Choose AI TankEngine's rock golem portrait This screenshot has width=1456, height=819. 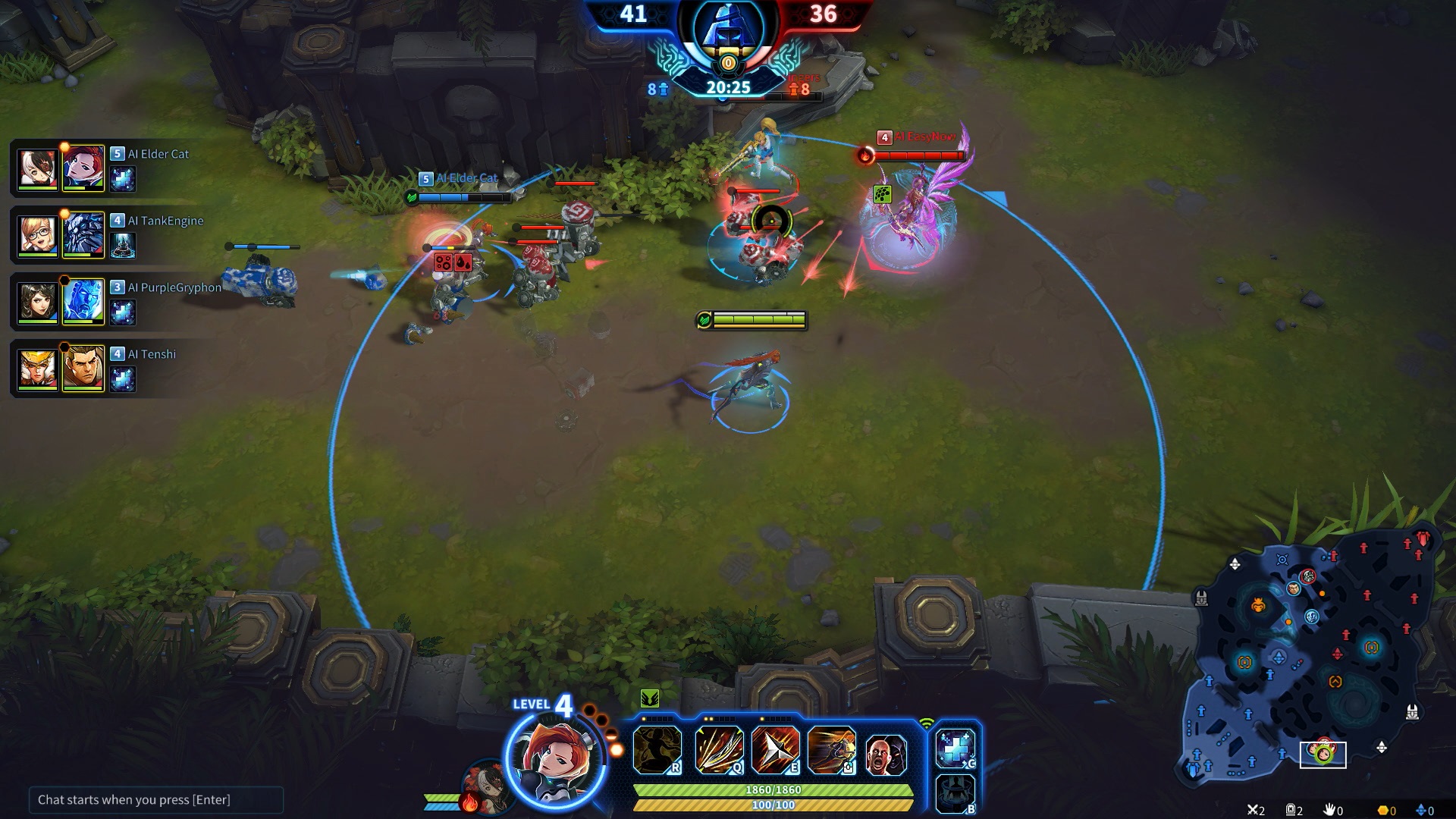click(83, 234)
